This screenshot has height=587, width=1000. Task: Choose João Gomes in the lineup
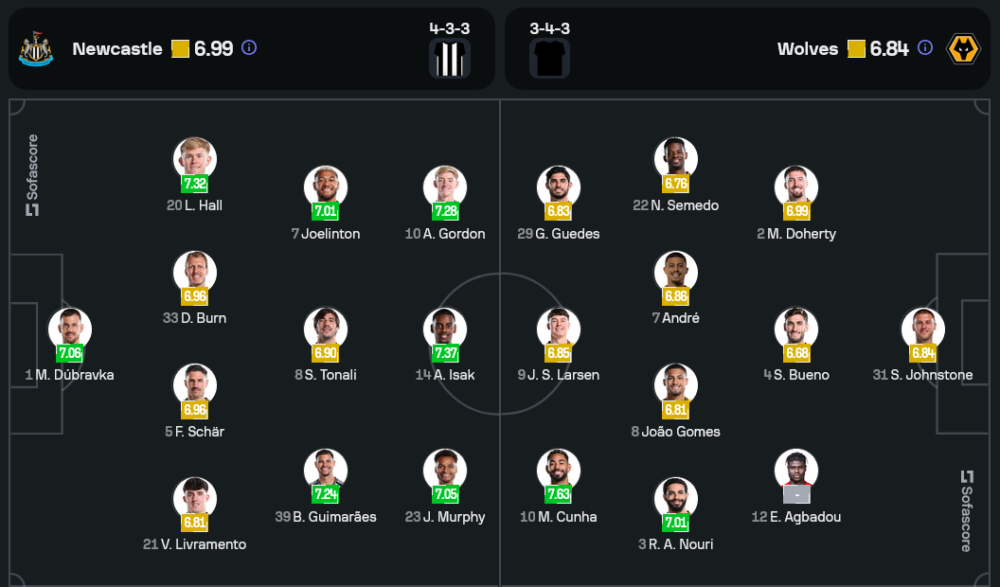tap(676, 386)
